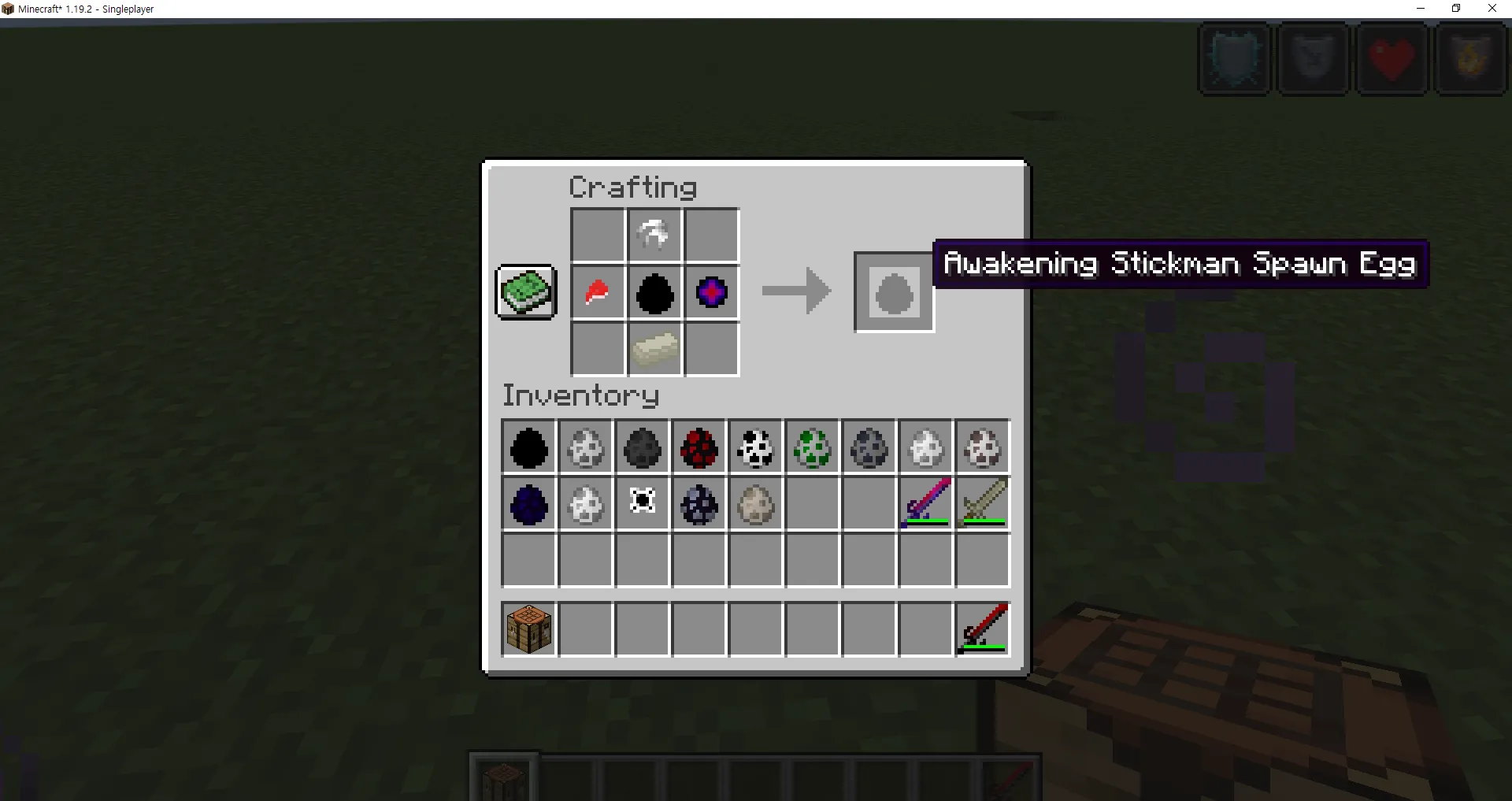Collect the Awakening Stickman Spawn Egg result

893,292
